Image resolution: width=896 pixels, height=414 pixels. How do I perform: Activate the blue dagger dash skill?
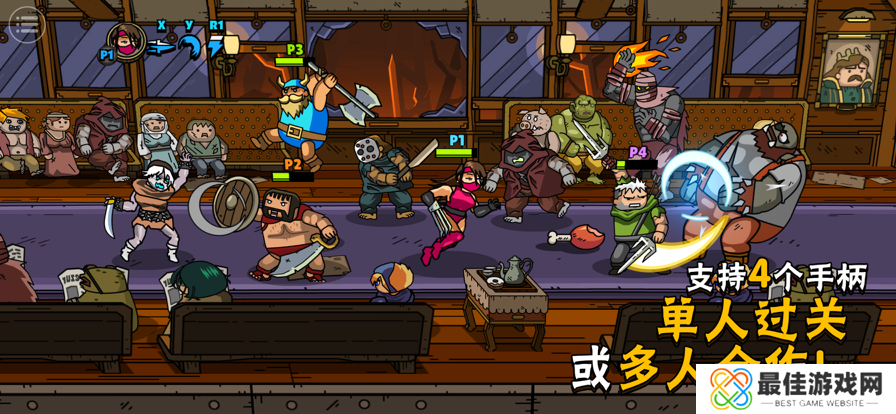click(161, 46)
